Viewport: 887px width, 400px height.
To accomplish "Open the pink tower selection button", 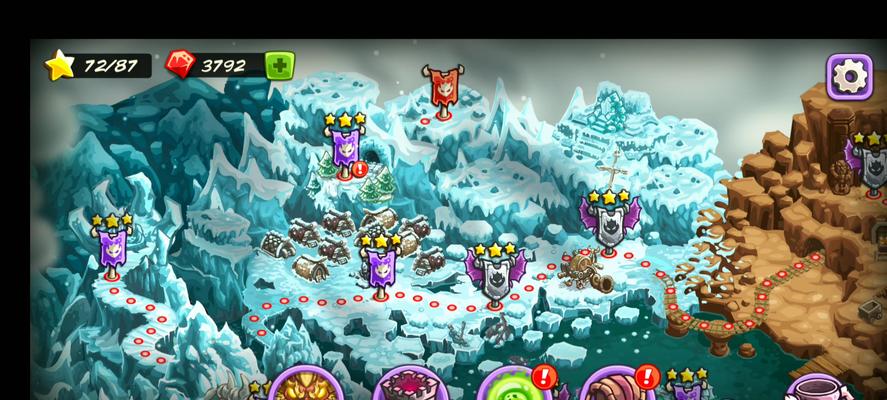I will pos(407,388).
